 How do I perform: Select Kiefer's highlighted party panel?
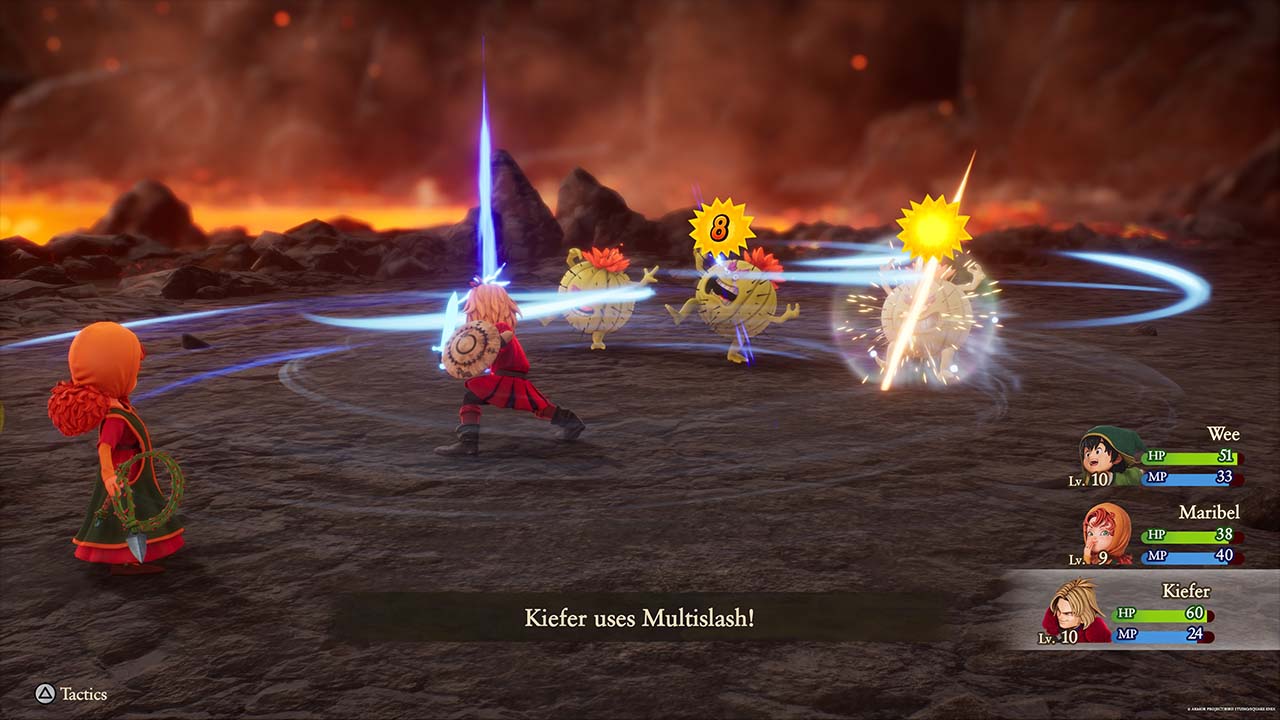pyautogui.click(x=1140, y=610)
